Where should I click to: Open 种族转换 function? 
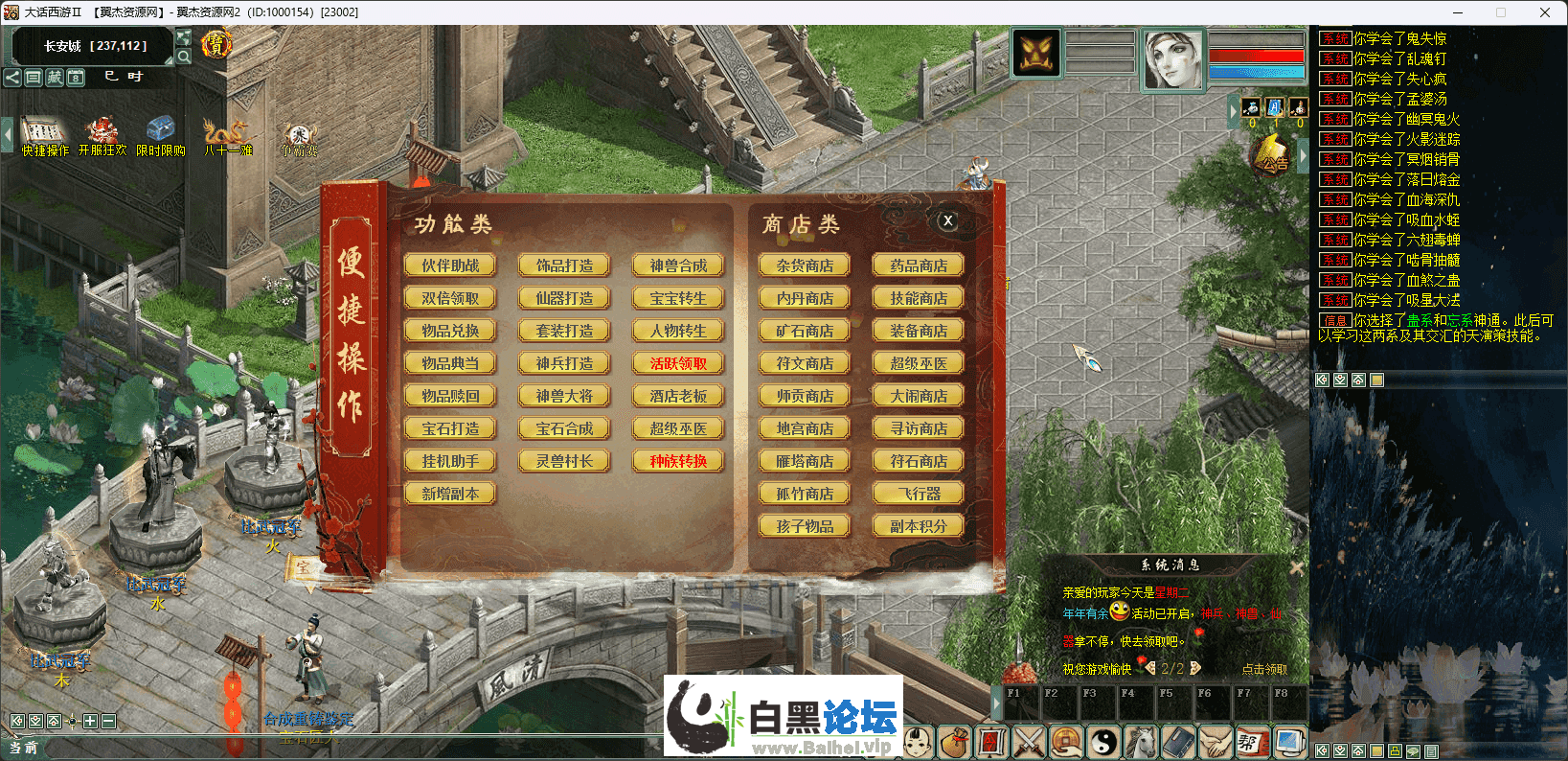[x=678, y=461]
